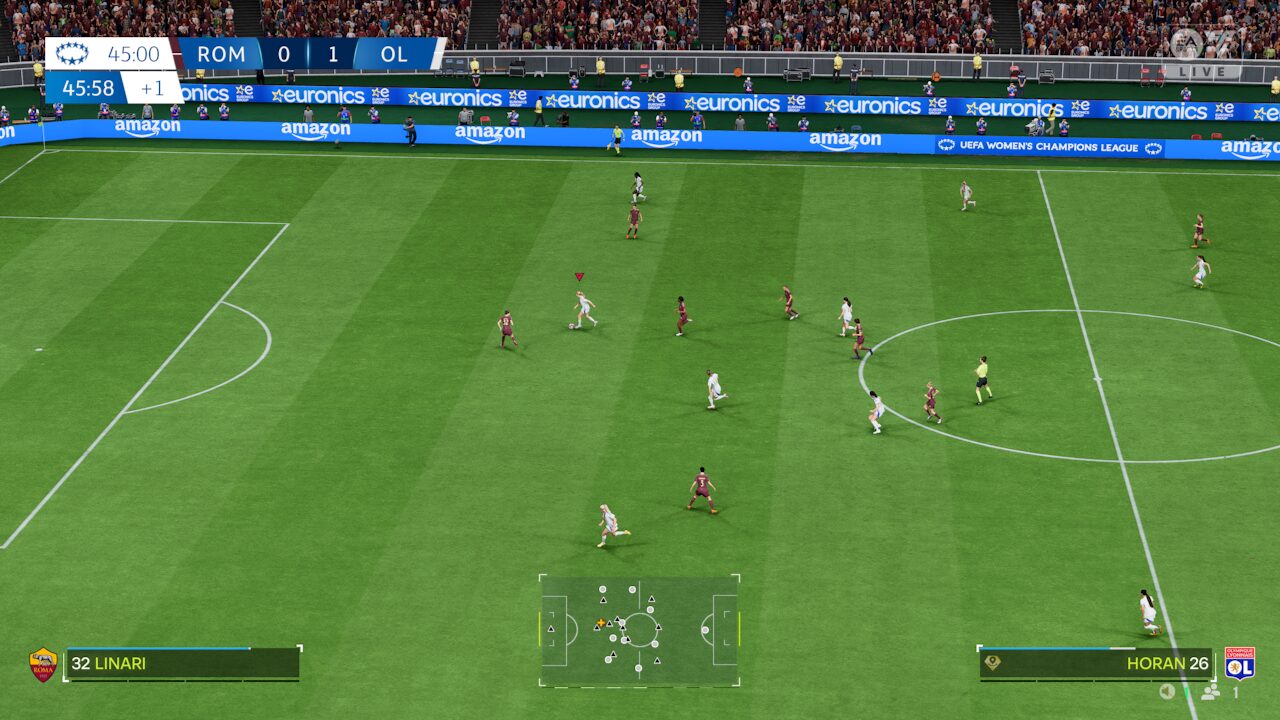Click the pitch radar minimap
Viewport: 1280px width, 720px height.
click(x=639, y=630)
